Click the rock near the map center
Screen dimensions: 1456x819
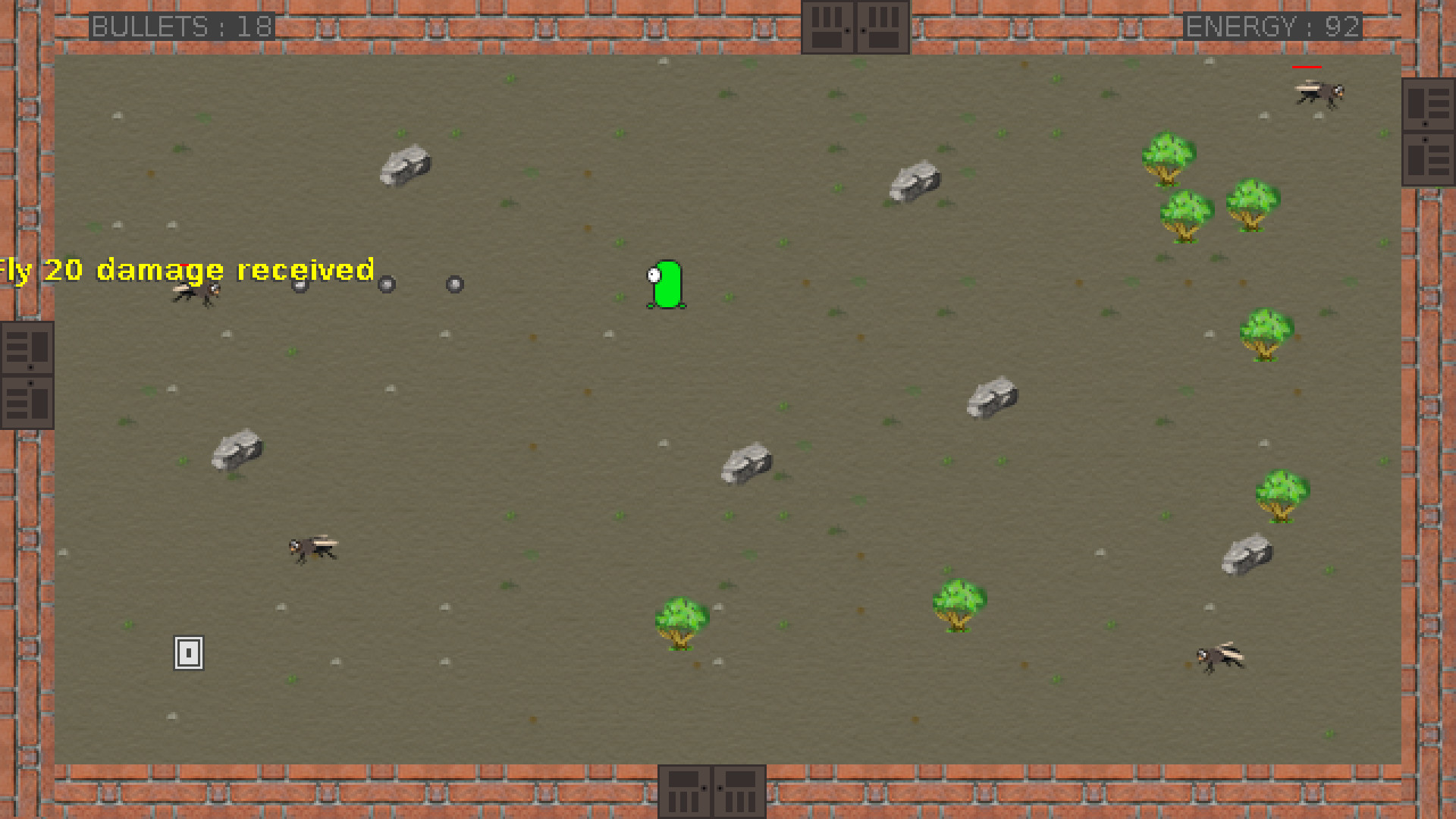pos(747,463)
